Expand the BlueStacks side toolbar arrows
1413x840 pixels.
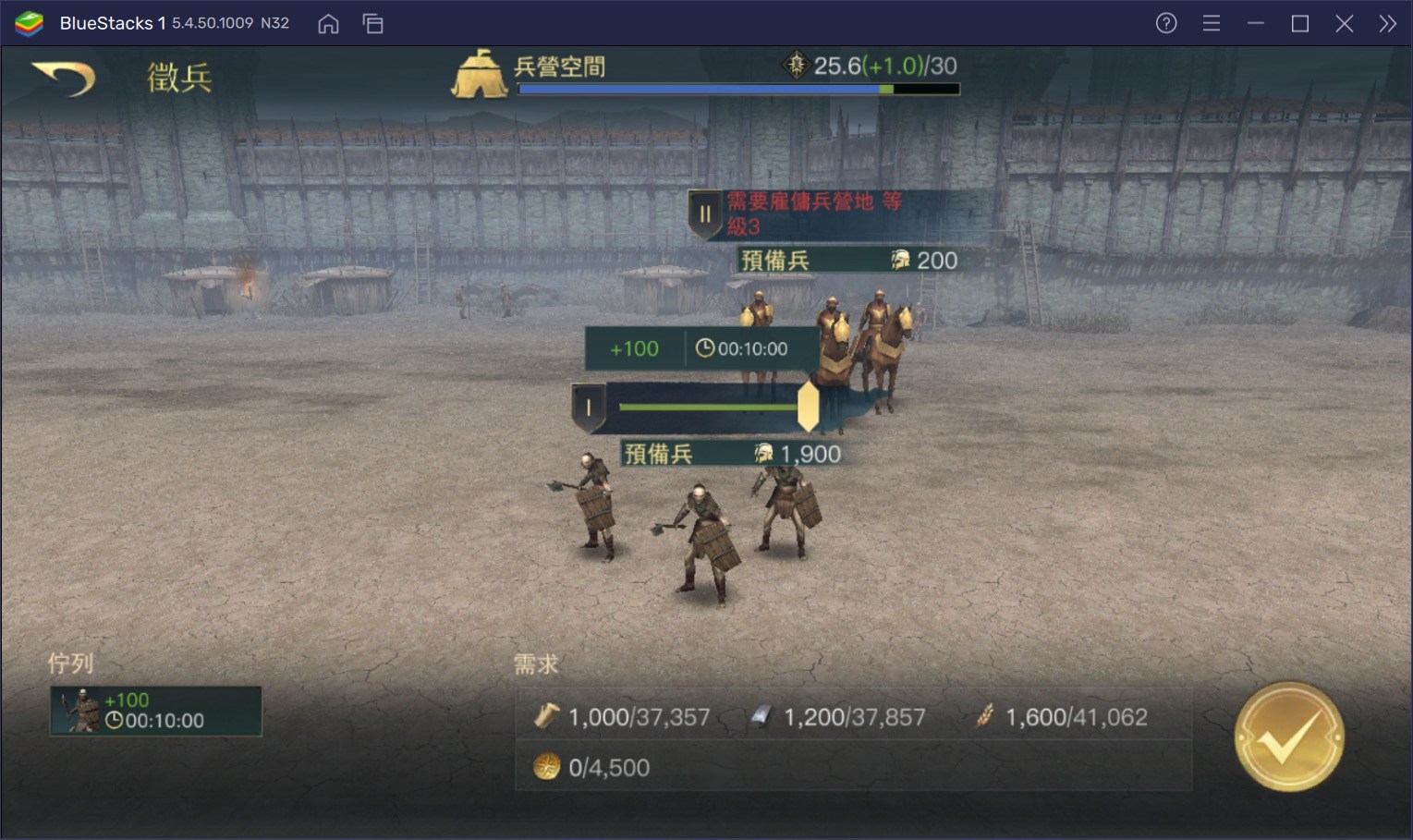coord(1387,23)
